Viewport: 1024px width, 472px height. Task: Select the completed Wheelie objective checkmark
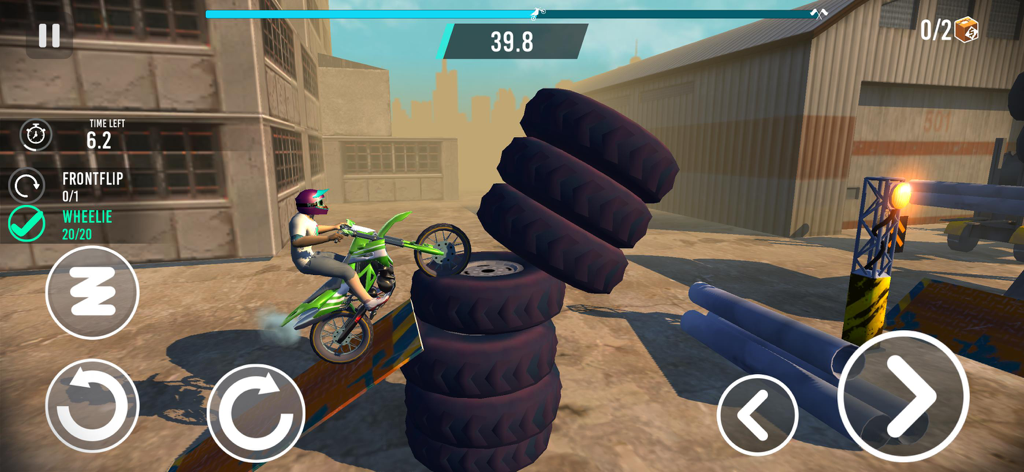click(x=27, y=224)
